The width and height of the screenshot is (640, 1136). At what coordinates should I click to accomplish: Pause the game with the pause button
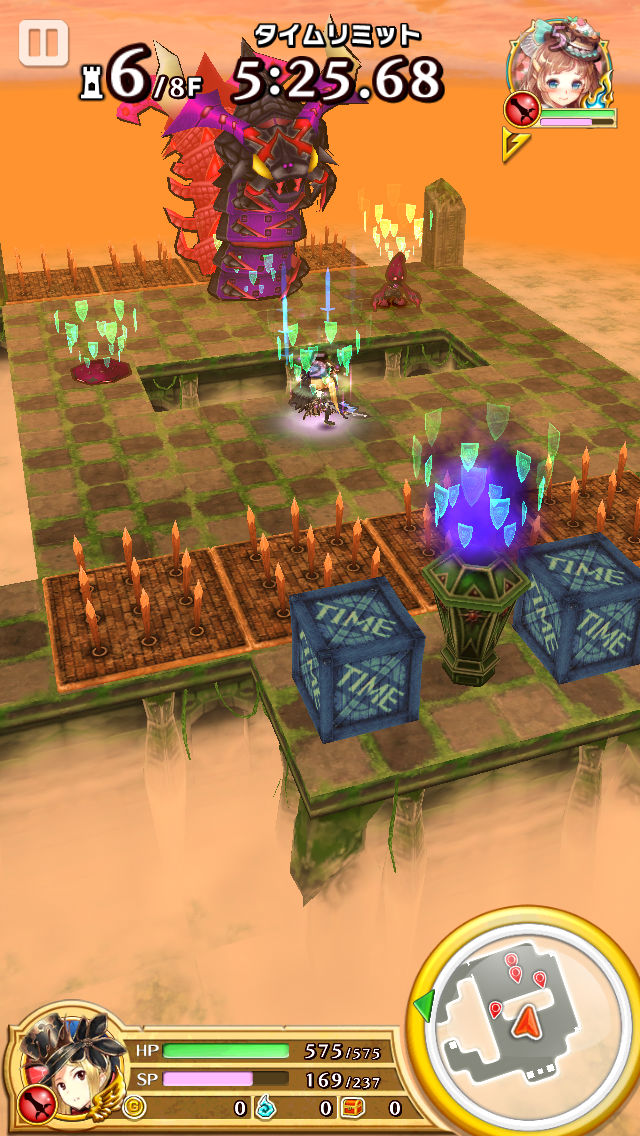point(43,45)
